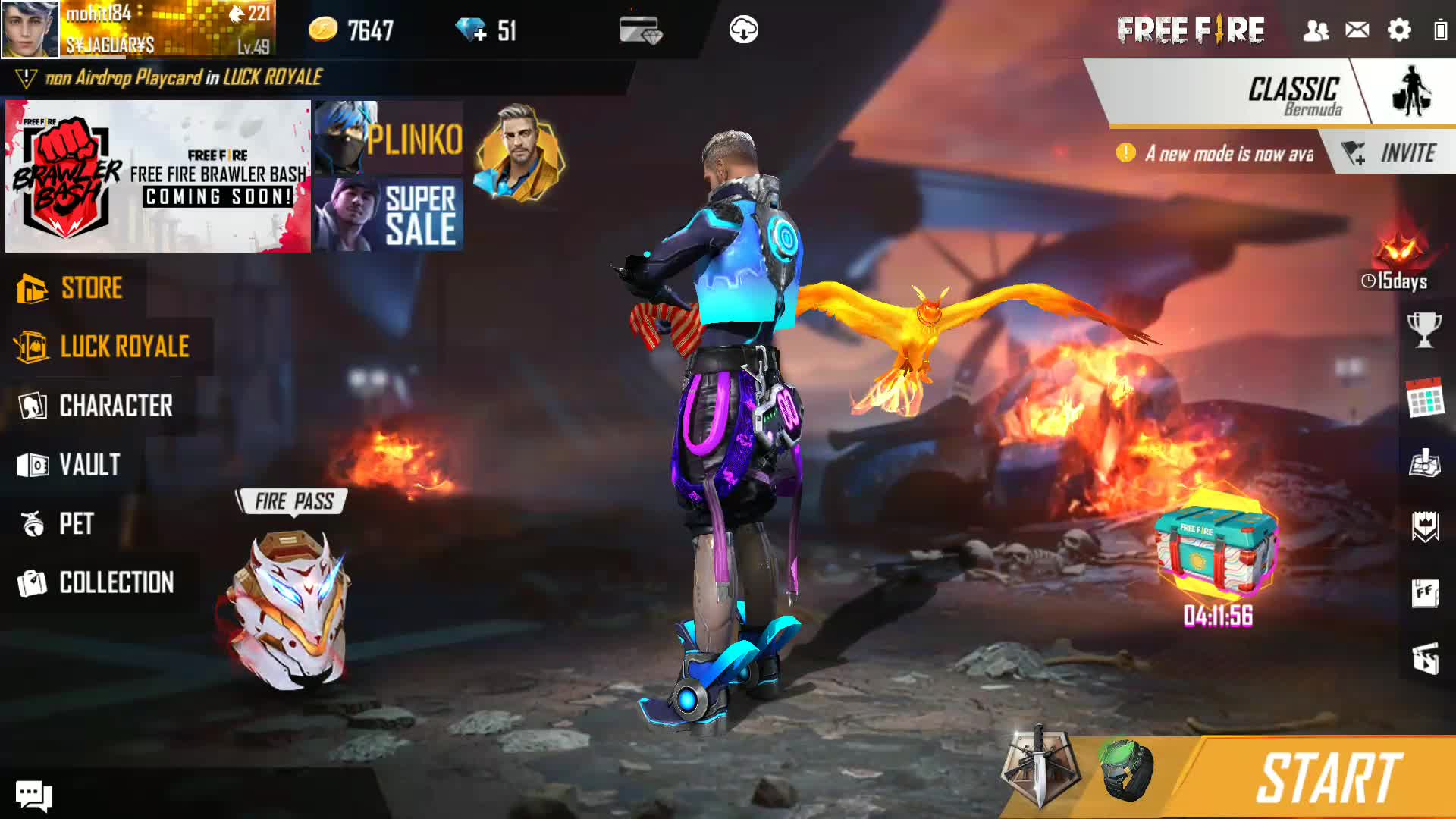Open the chat bubble icon

click(x=34, y=795)
